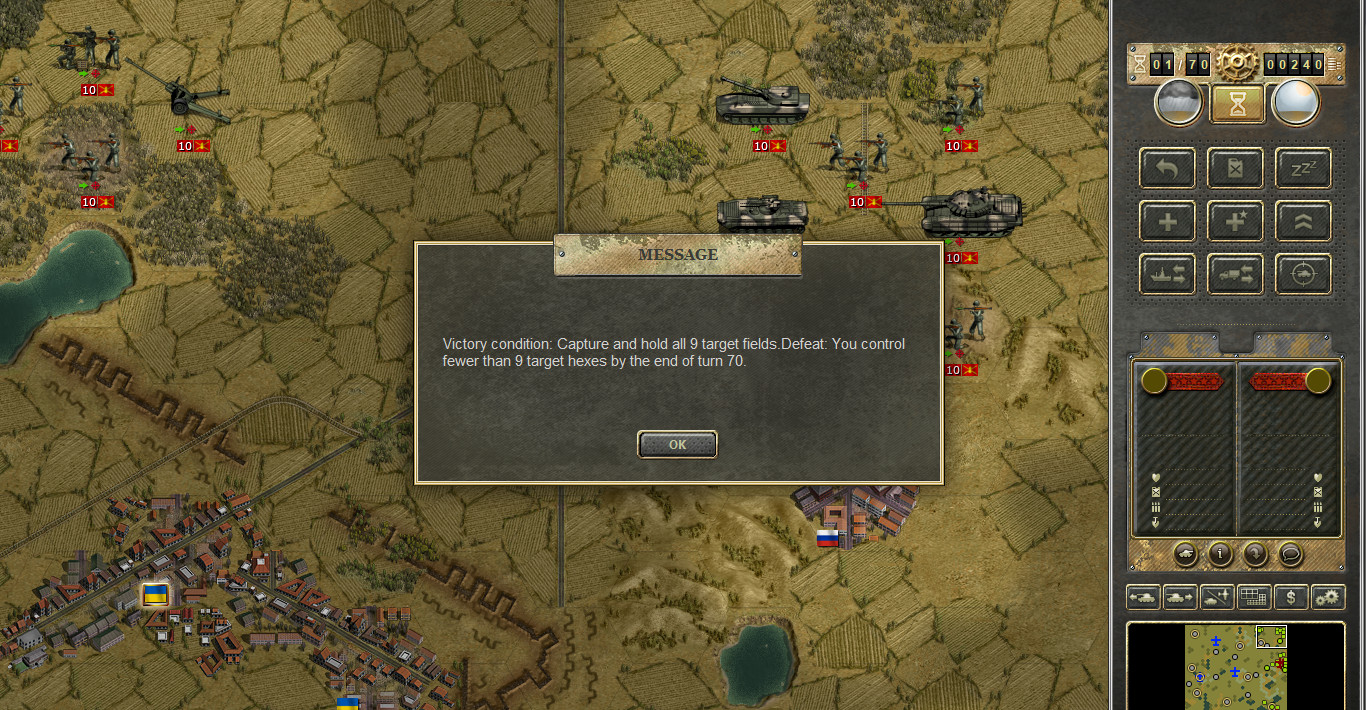
Task: Open the unit info round button
Action: pyautogui.click(x=1220, y=552)
